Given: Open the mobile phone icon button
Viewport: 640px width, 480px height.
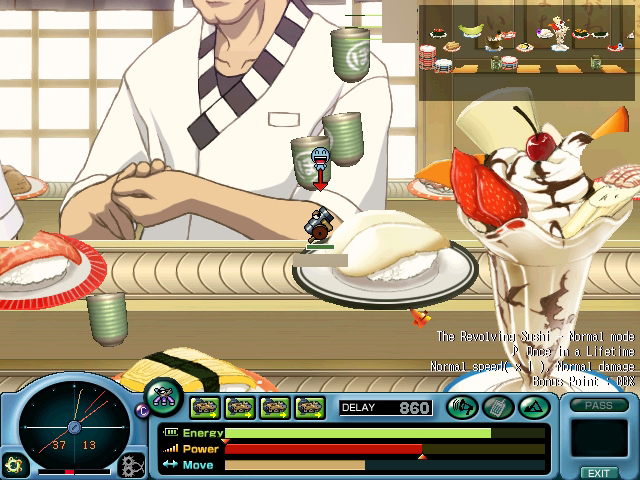Looking at the screenshot, I should tap(497, 407).
